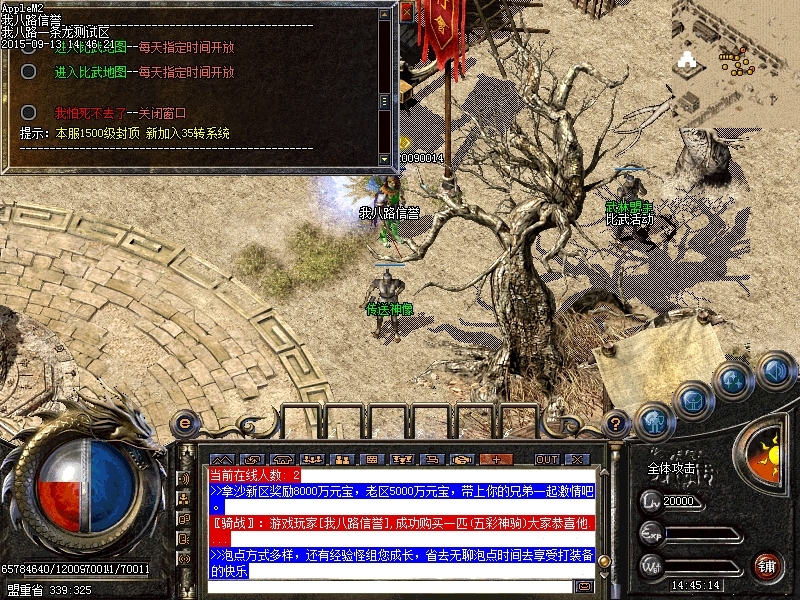Open the skills sparkle round button

(x=733, y=381)
